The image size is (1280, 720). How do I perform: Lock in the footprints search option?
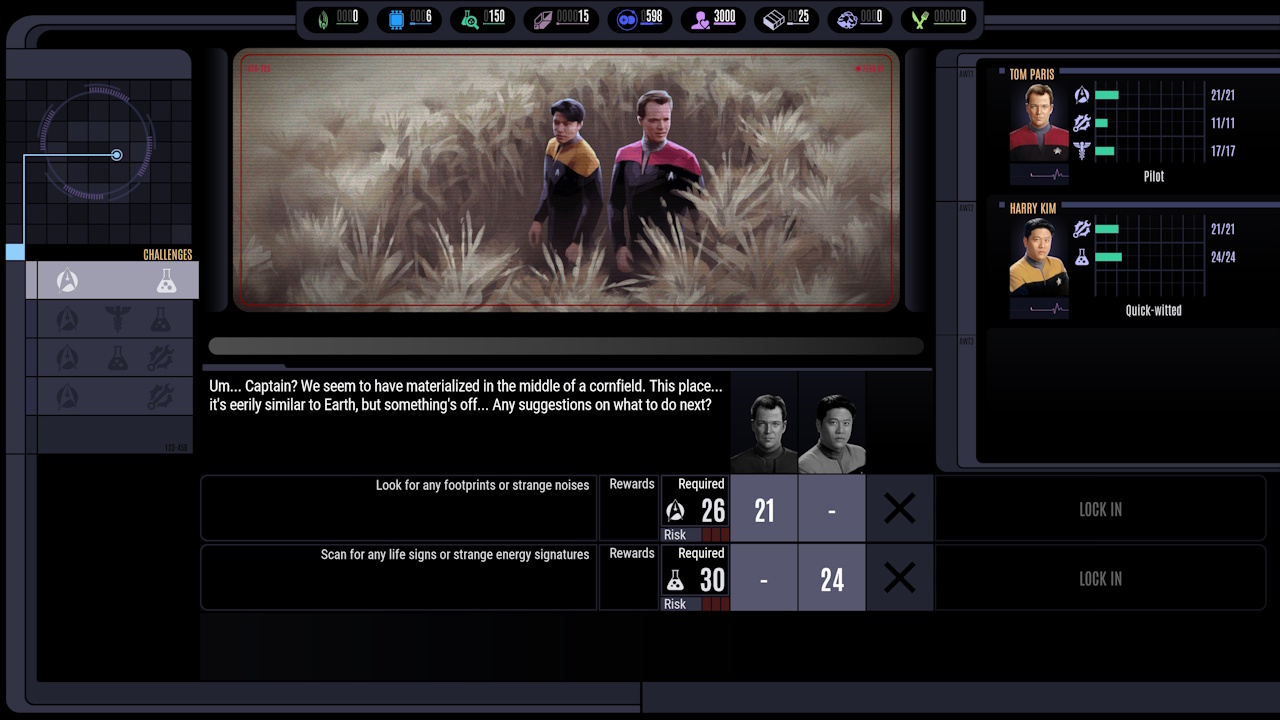coord(1100,509)
